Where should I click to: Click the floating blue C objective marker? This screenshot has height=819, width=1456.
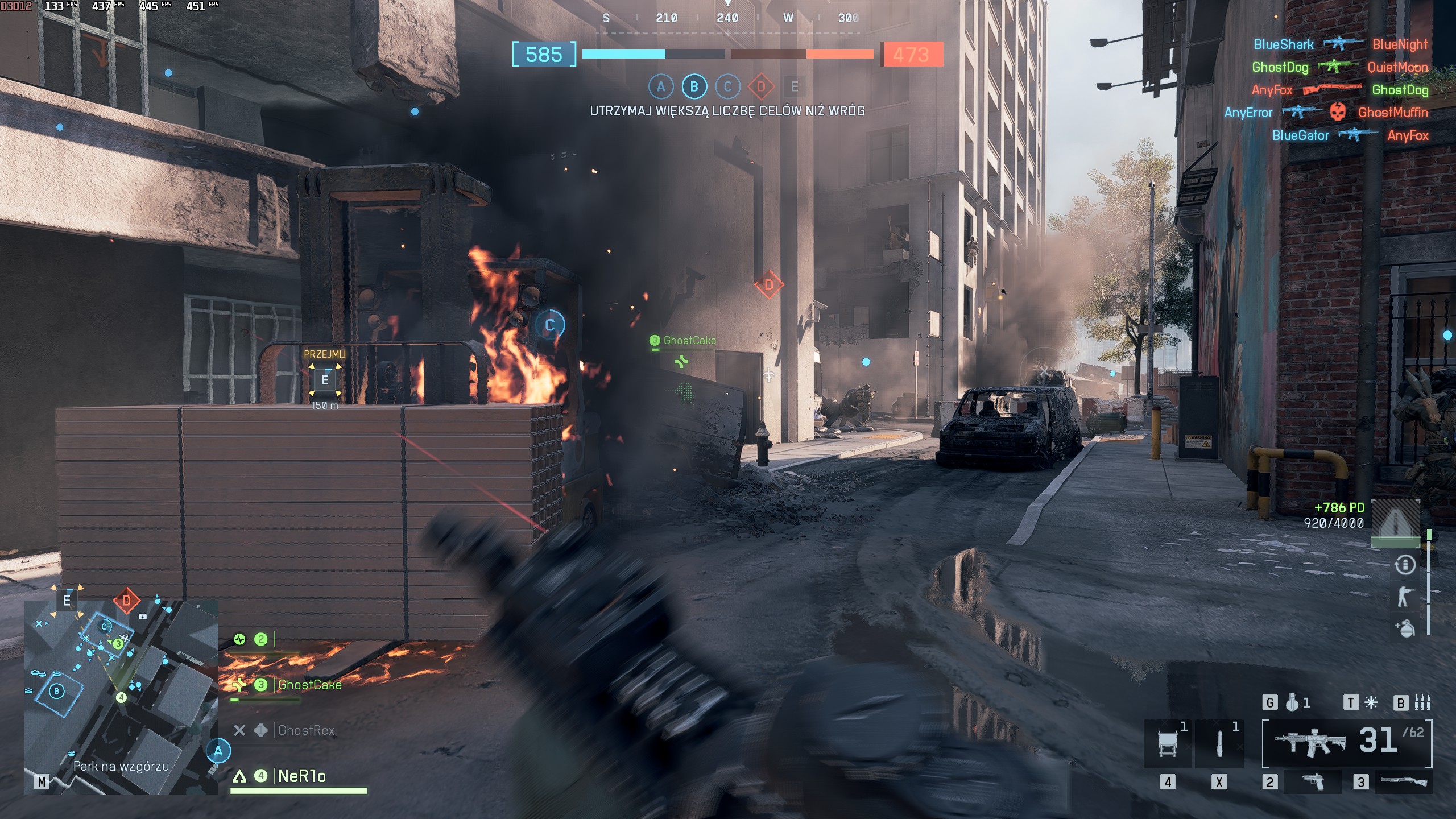pos(549,325)
